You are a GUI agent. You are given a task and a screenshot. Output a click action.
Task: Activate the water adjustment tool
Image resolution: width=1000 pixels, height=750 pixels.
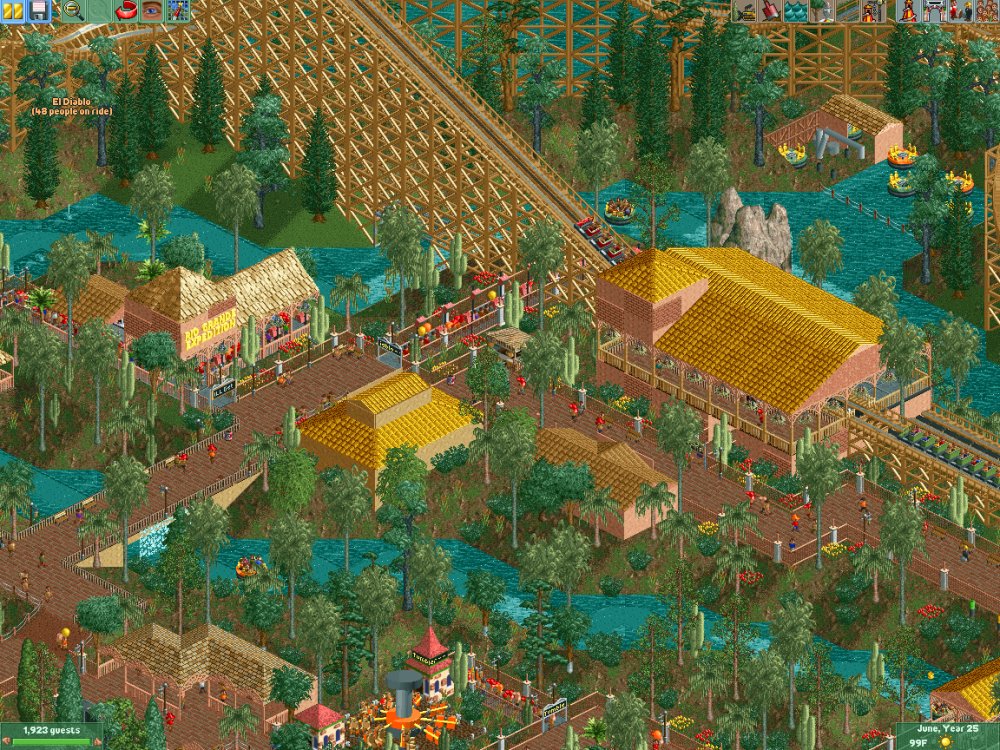tap(796, 11)
